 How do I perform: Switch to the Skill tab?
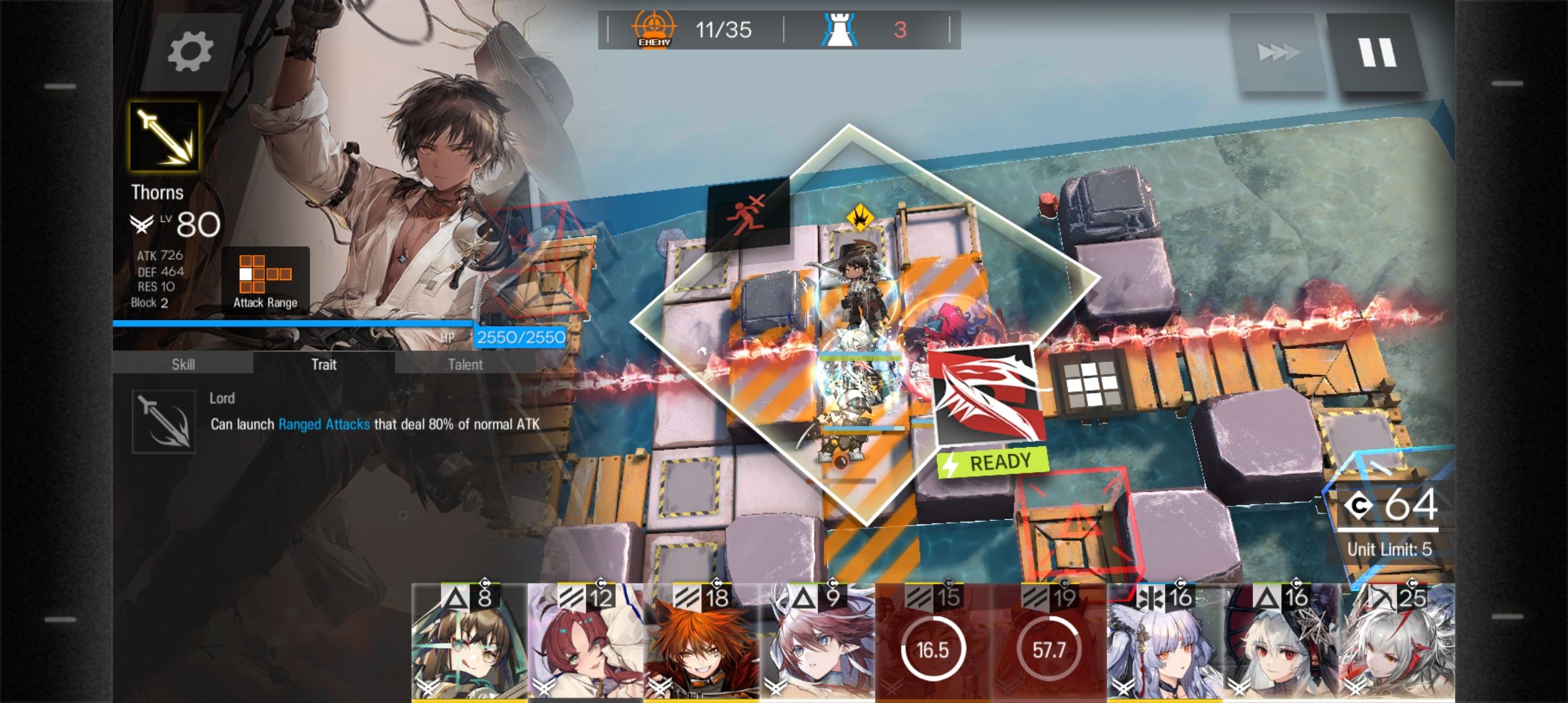[x=183, y=364]
